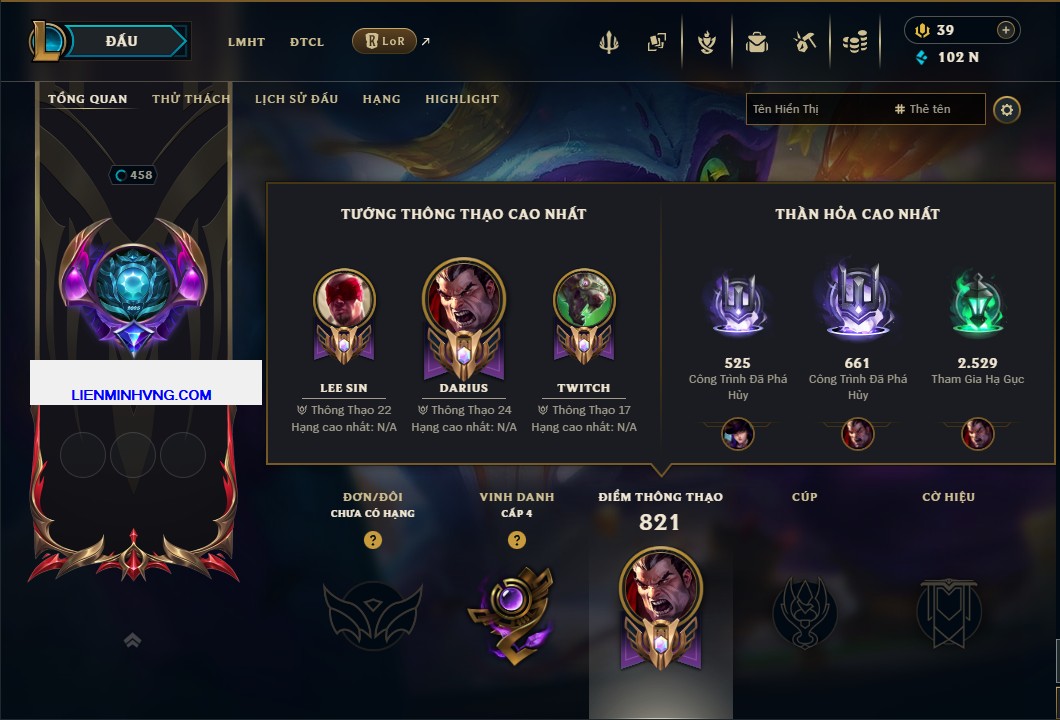Select the HẠNG tab
This screenshot has width=1060, height=720.
(382, 99)
